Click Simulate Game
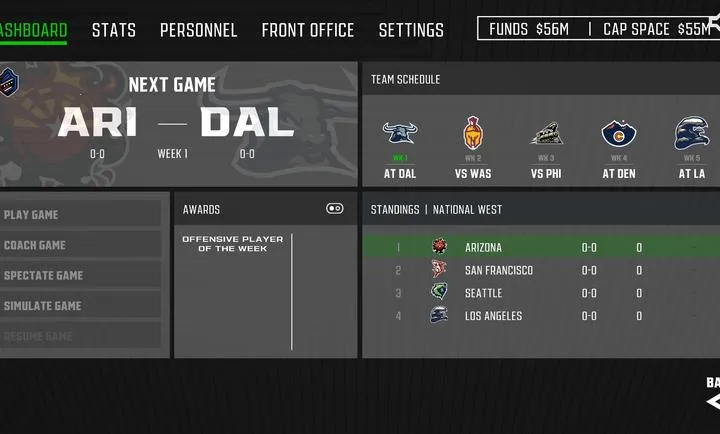 81,306
